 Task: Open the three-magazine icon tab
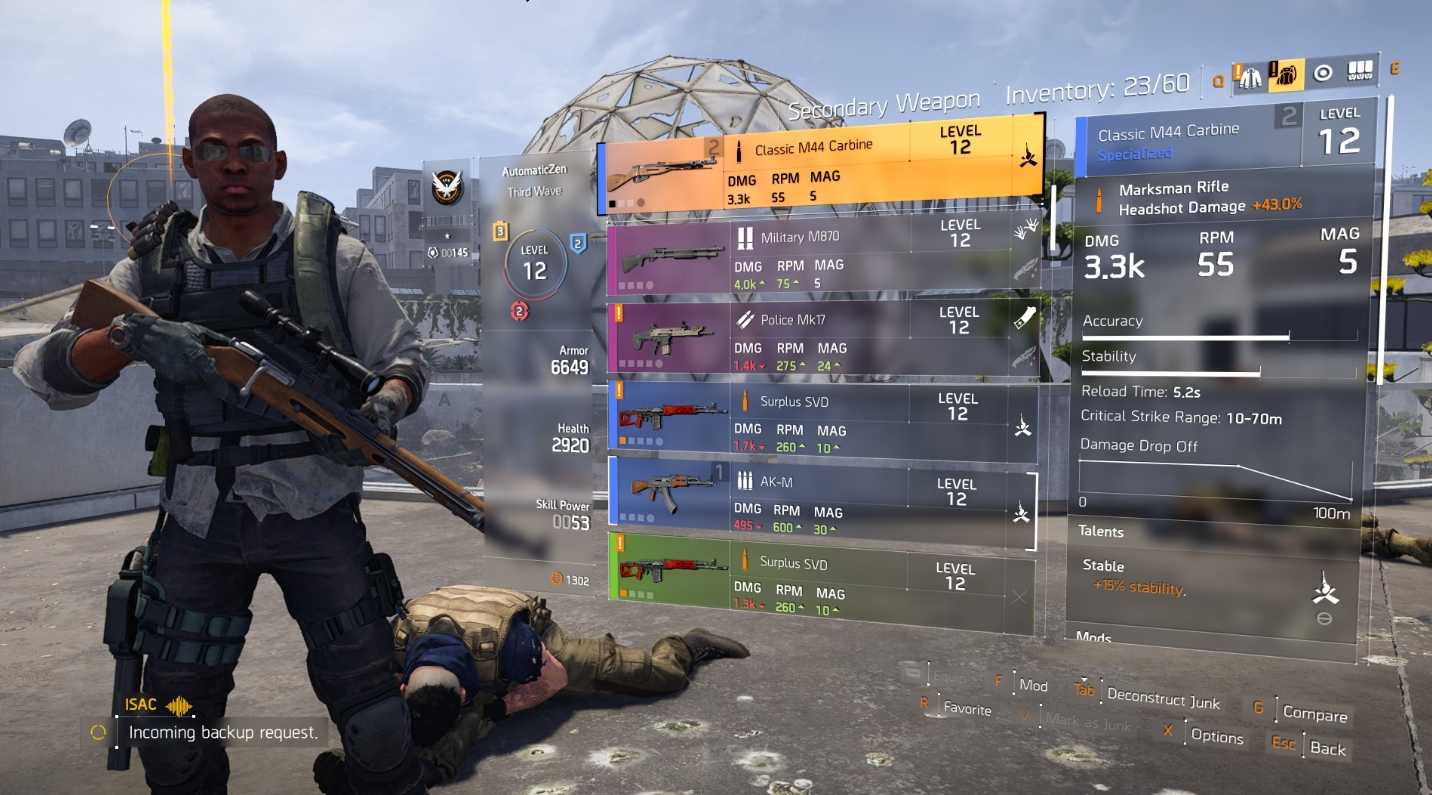pyautogui.click(x=1360, y=71)
